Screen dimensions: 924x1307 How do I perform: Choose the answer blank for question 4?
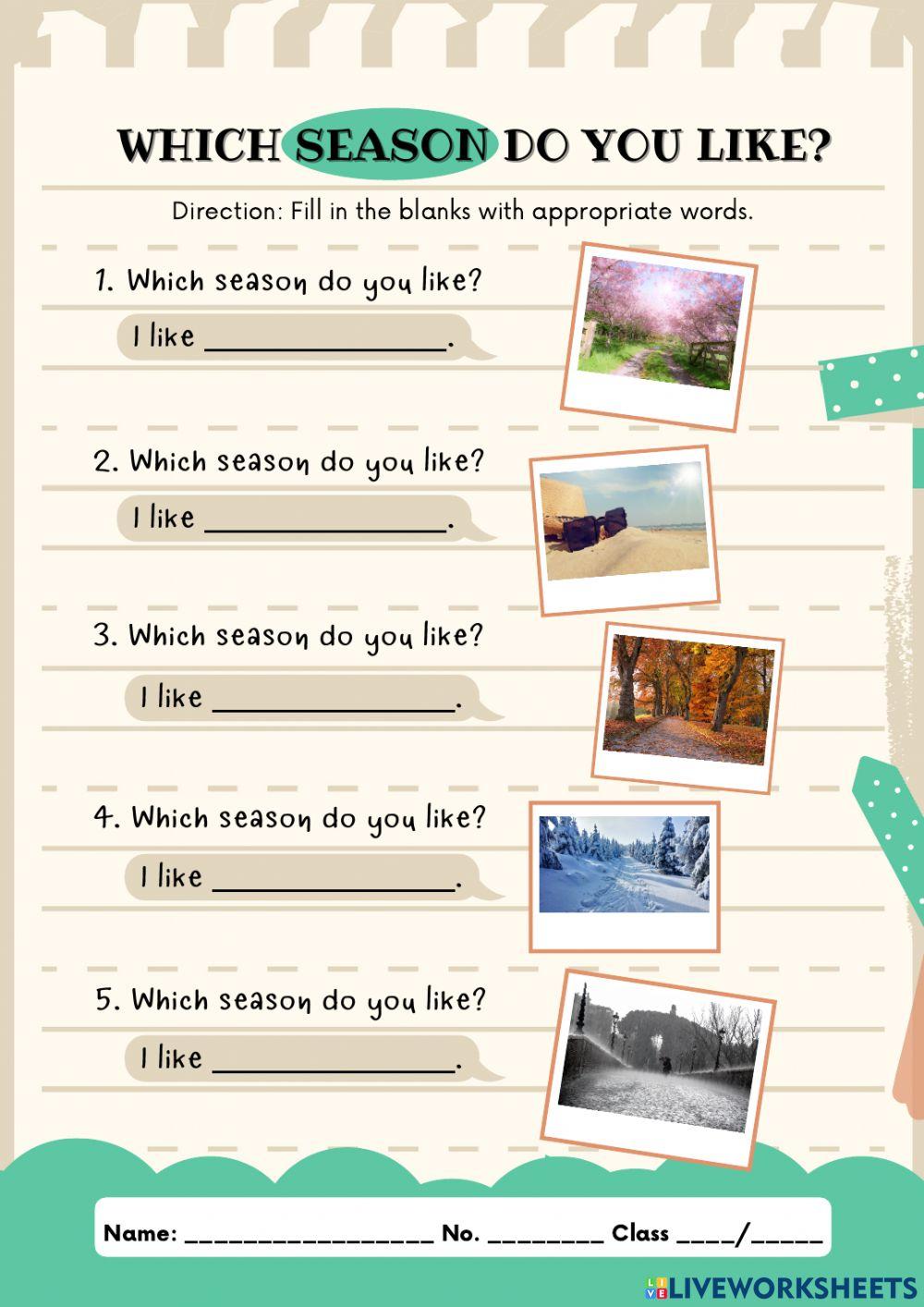click(334, 877)
